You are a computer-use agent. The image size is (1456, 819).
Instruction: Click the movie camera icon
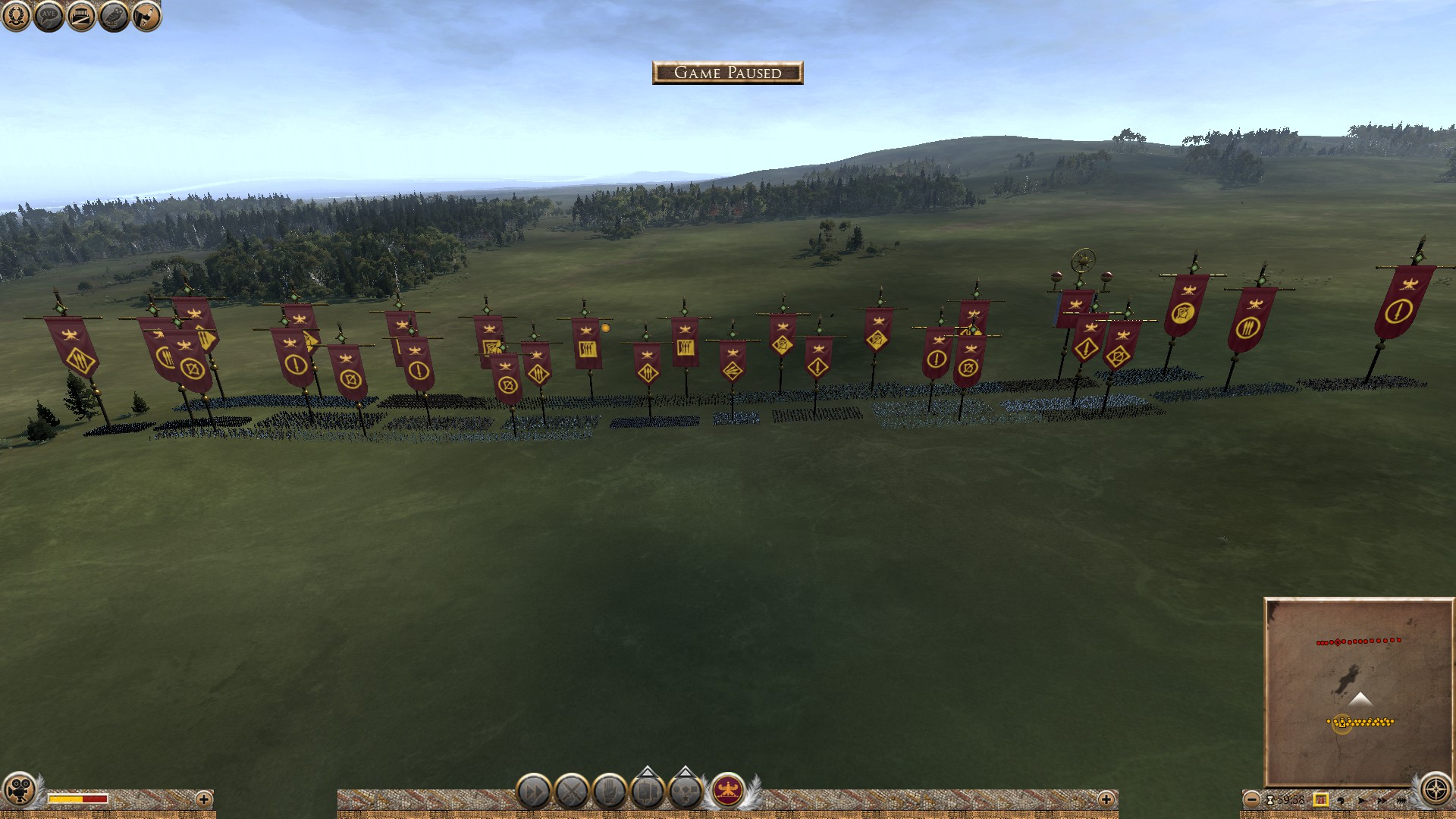(20, 790)
